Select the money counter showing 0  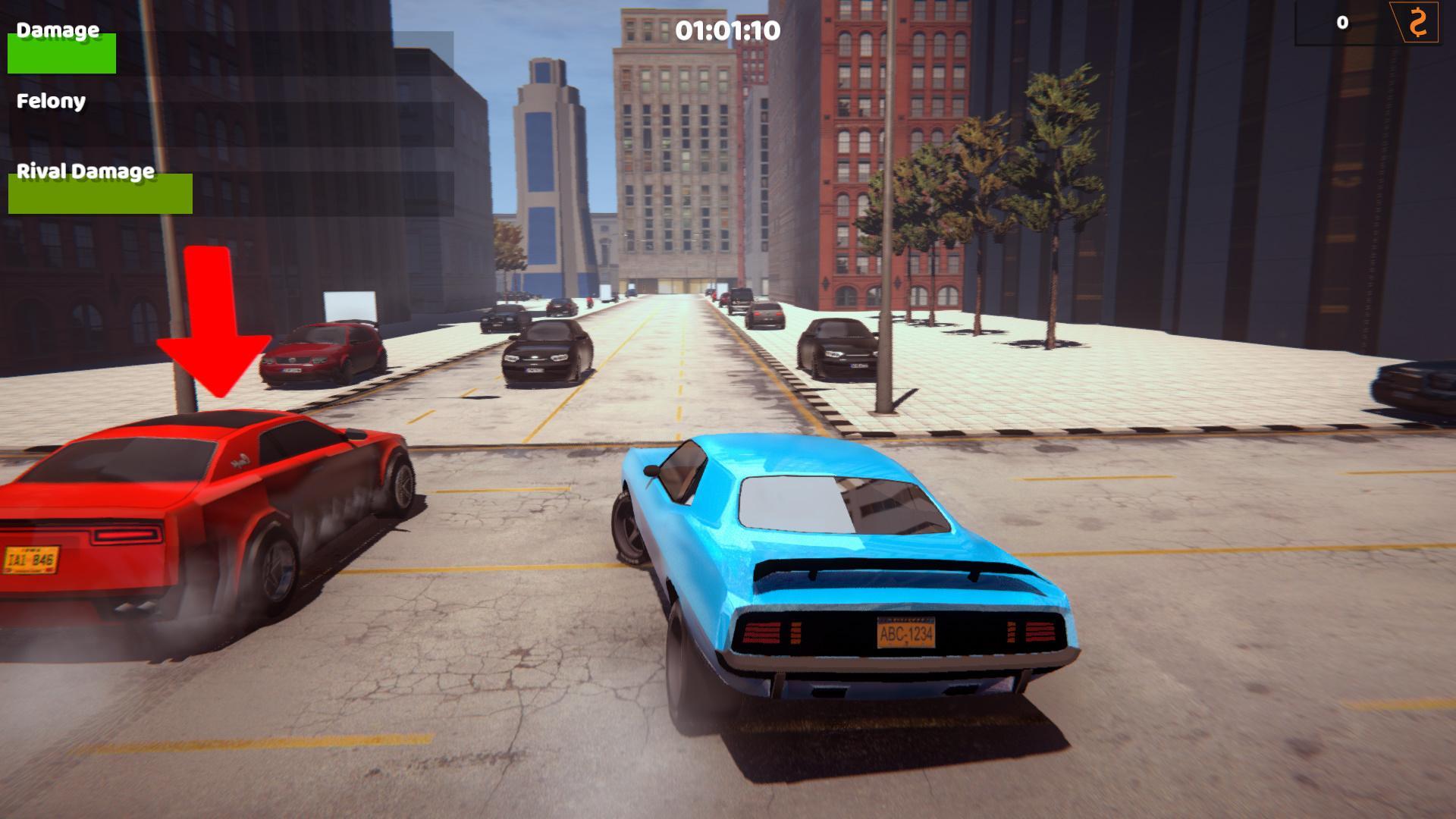pyautogui.click(x=1342, y=24)
